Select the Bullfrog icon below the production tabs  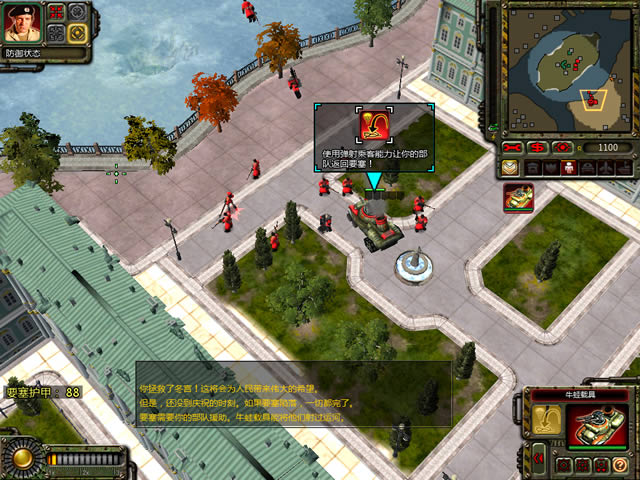[x=518, y=198]
